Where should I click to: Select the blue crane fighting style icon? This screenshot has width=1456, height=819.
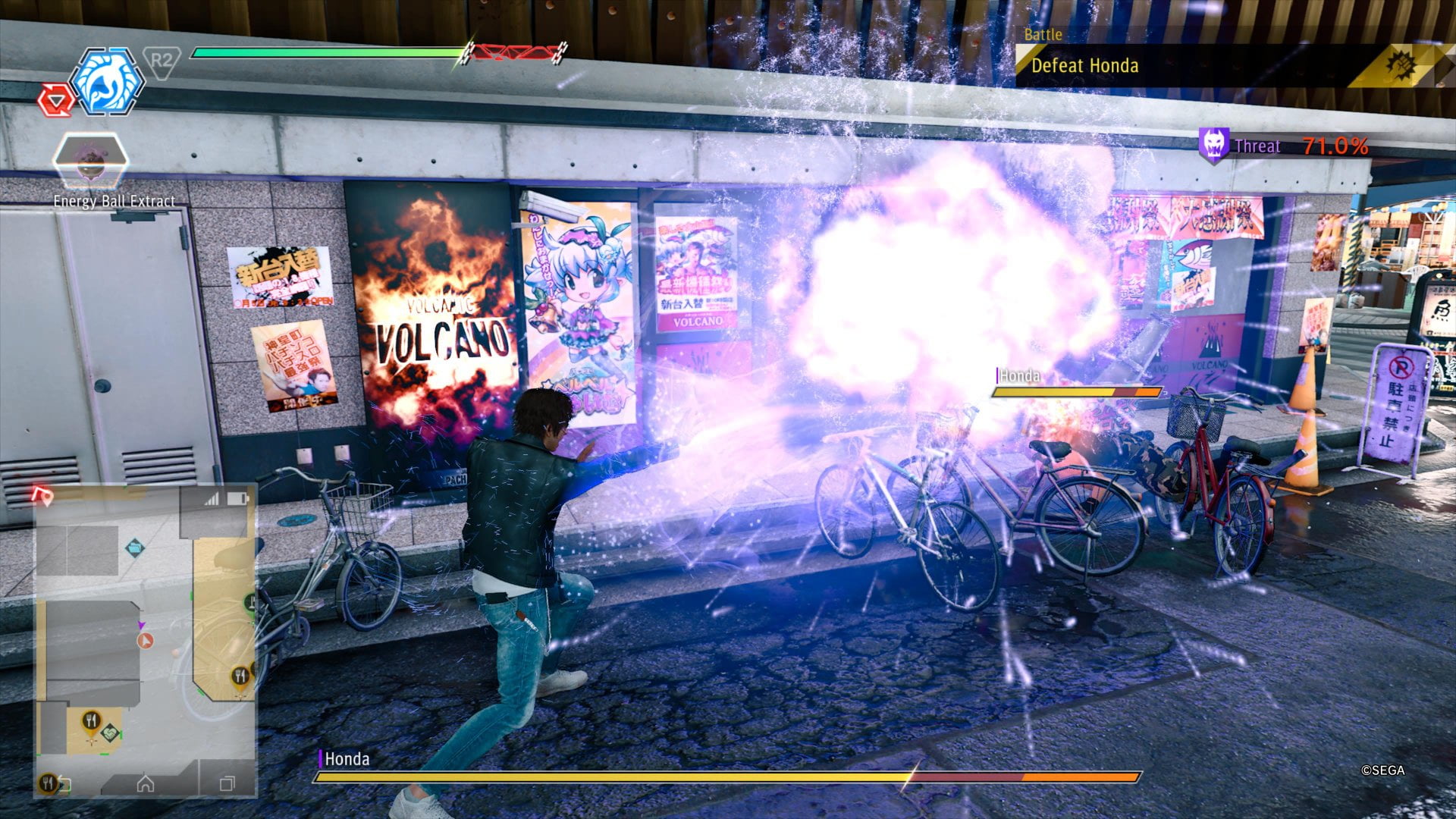[x=107, y=82]
